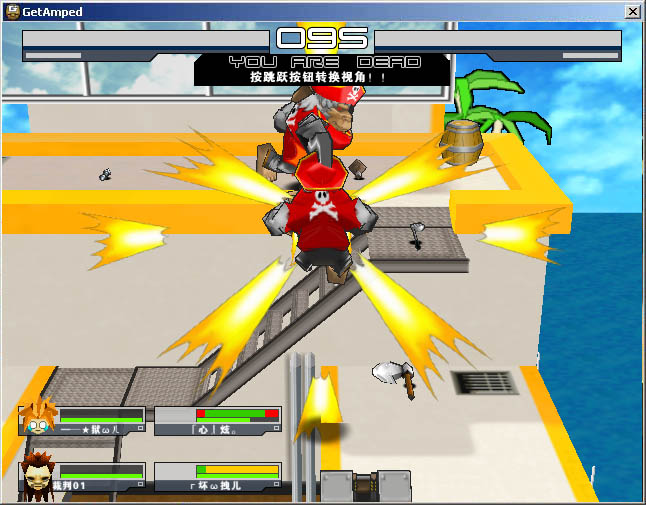646x505 pixels.
Task: Select the 坏ω拽儿 player panel
Action: pyautogui.click(x=218, y=476)
